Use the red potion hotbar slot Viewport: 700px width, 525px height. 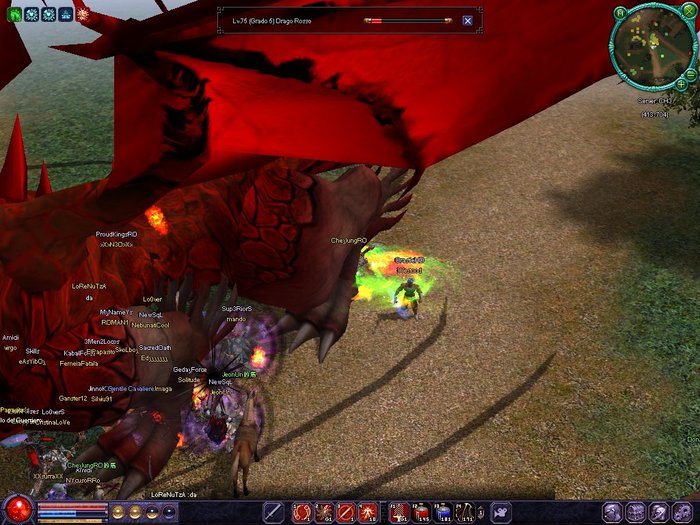420,512
